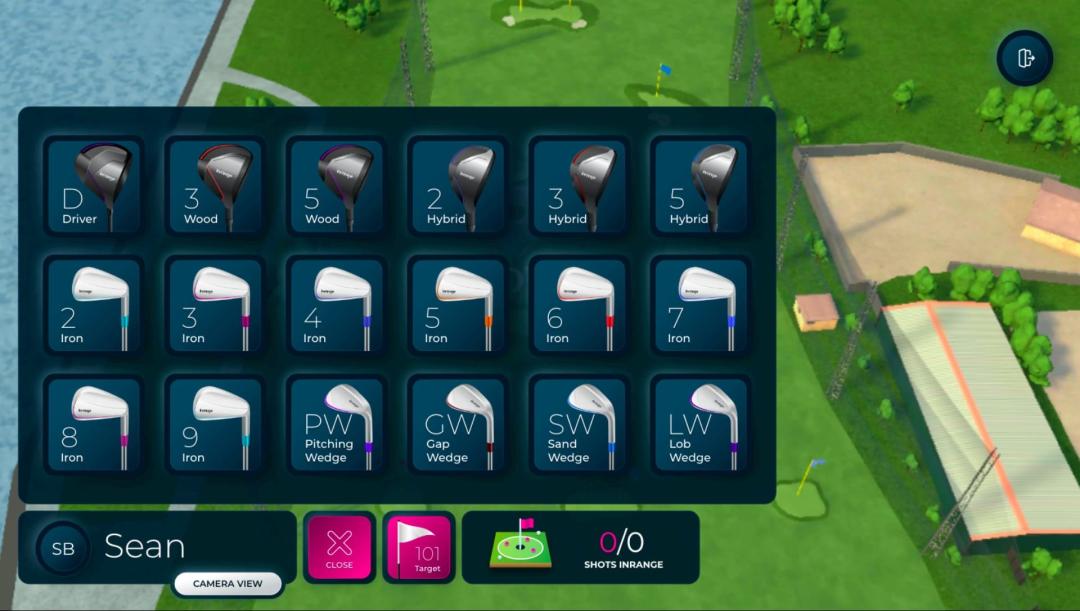Choose the 4 Iron club
1080x611 pixels.
[336, 306]
